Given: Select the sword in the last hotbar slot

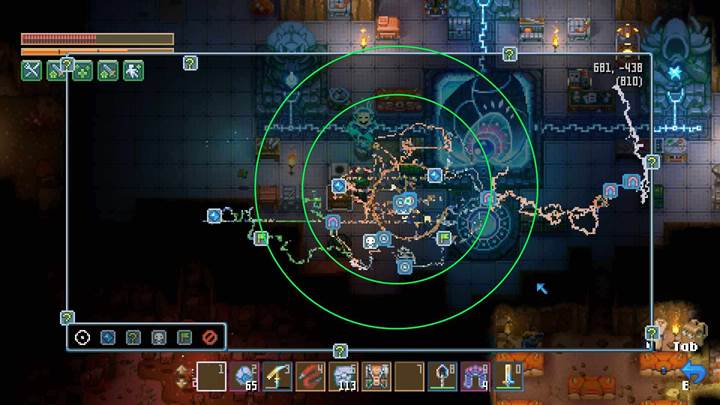Looking at the screenshot, I should (508, 377).
